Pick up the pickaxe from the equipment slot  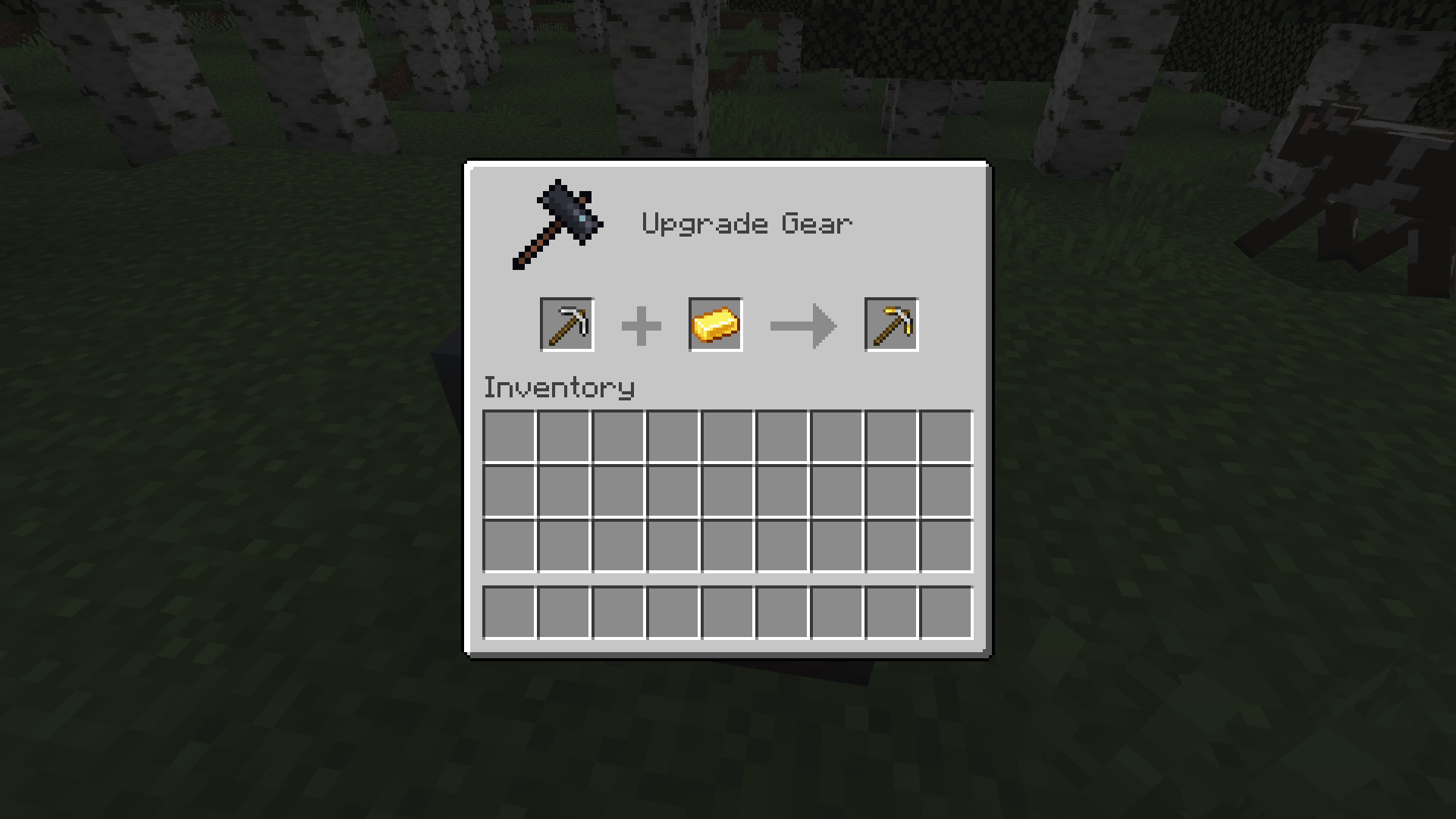click(567, 325)
